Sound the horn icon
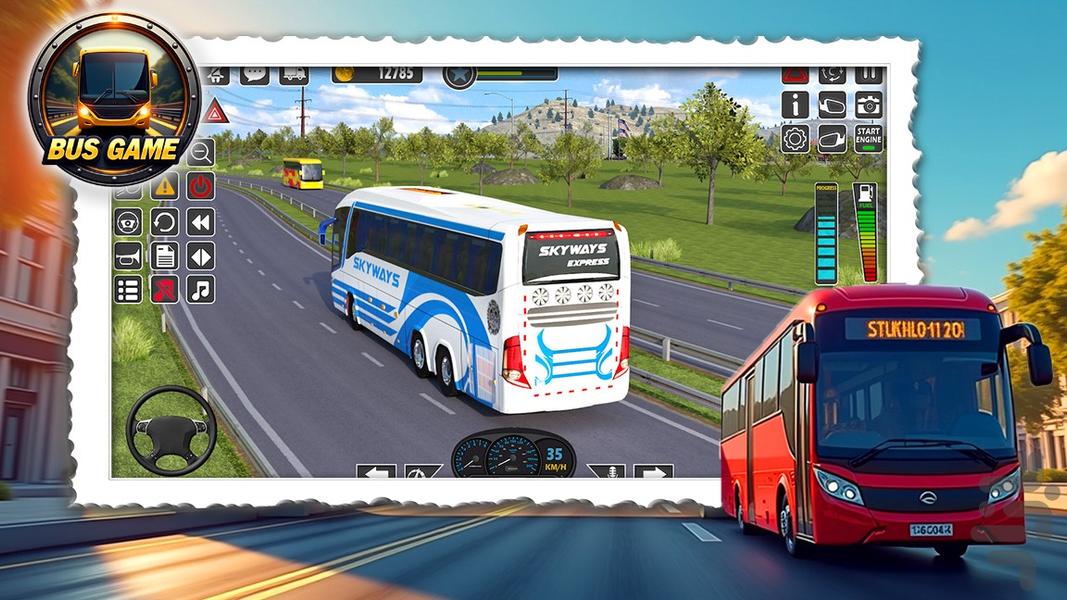The height and width of the screenshot is (600, 1067). (128, 255)
